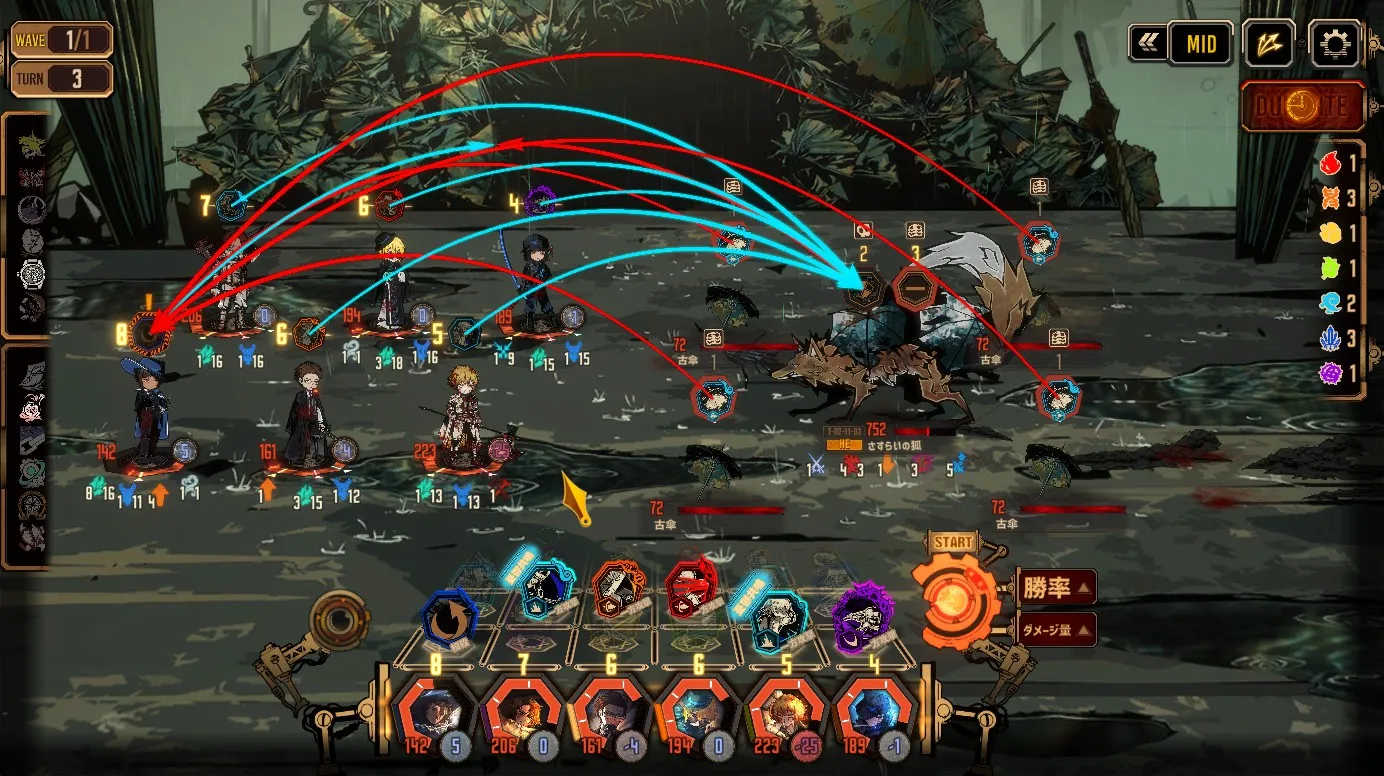Open the gear settings menu

[1335, 44]
